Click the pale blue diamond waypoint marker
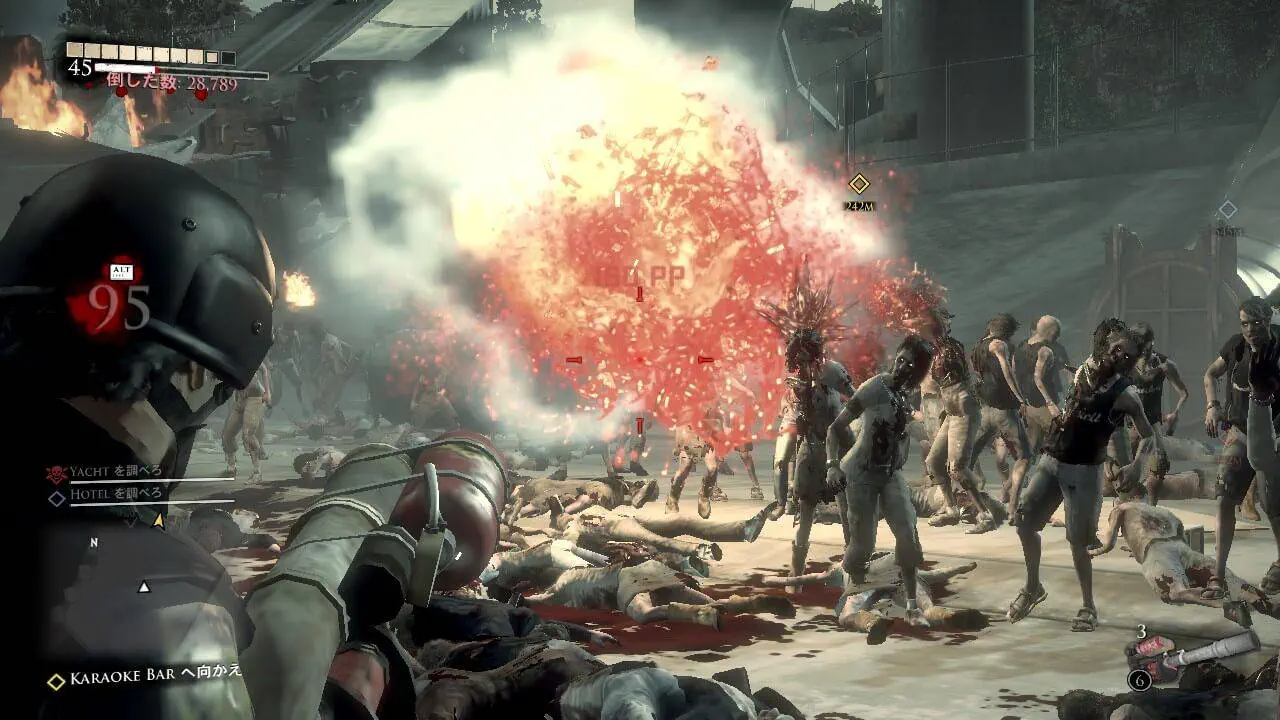The image size is (1280, 720). pyautogui.click(x=1227, y=210)
